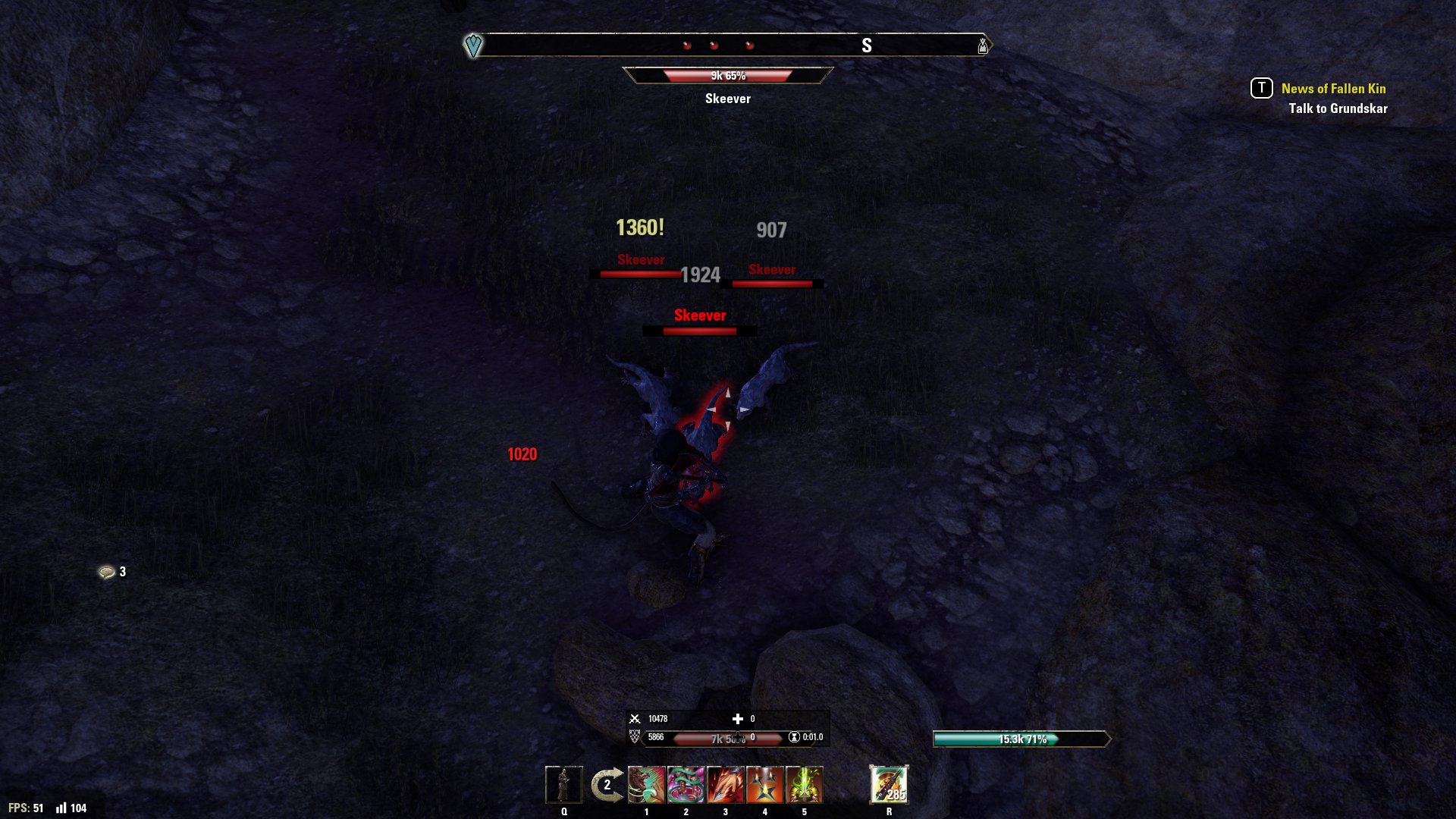1456x819 pixels.
Task: Click the Skeever health bar at 9k 65%
Action: point(727,75)
